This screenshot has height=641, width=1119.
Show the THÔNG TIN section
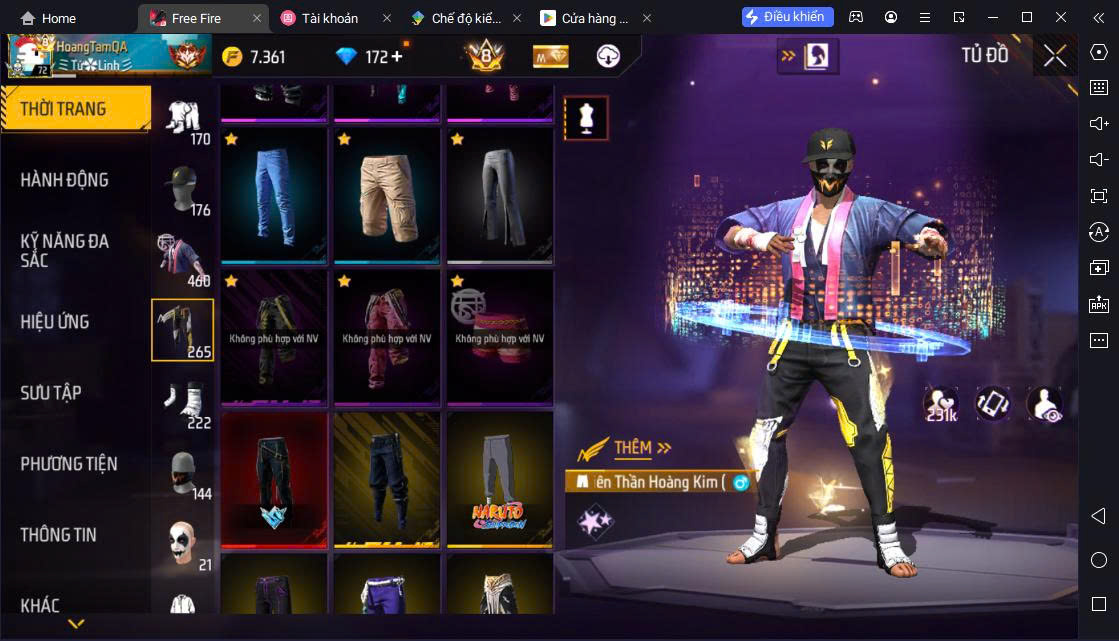59,535
